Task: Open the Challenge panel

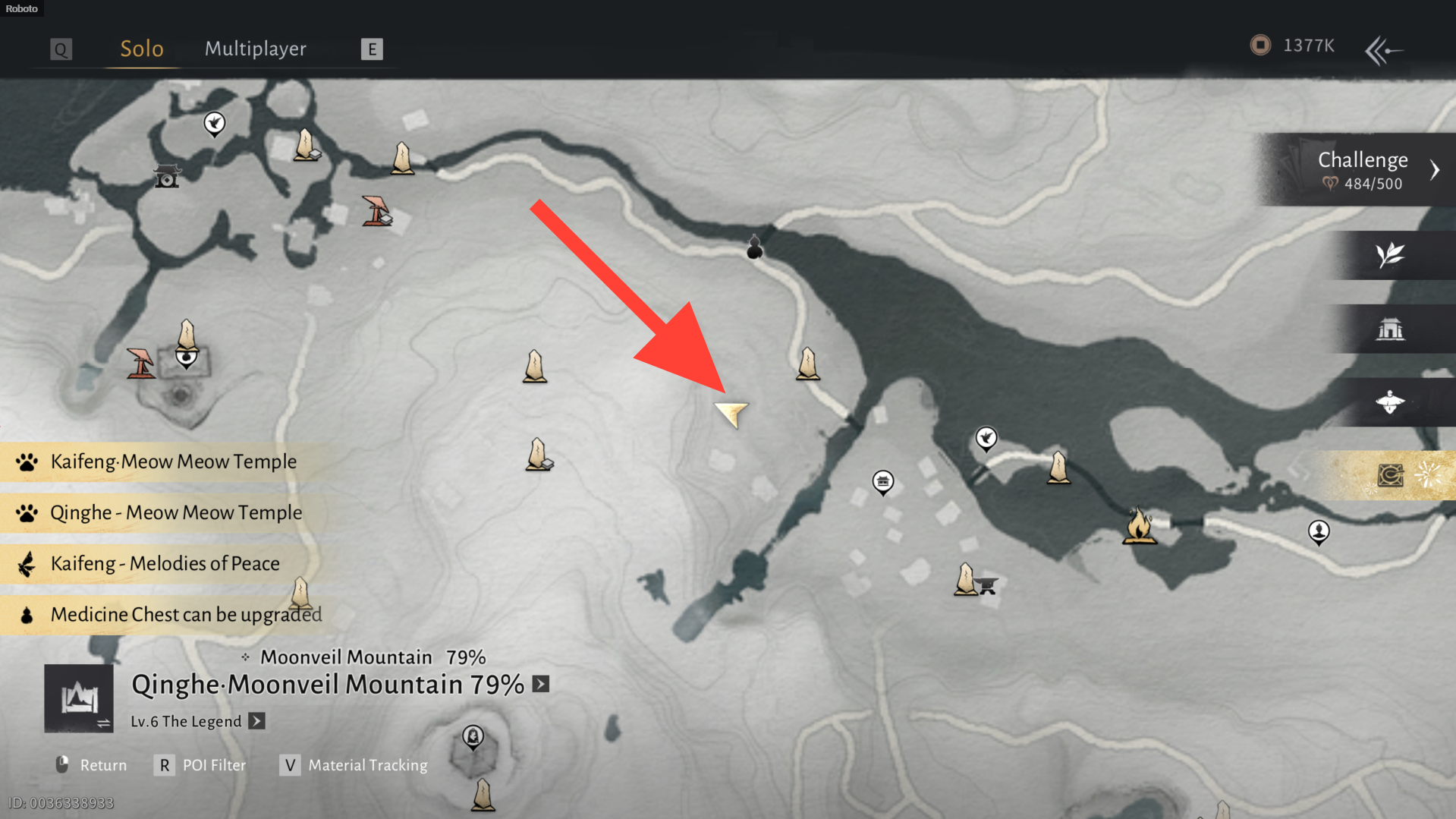Action: (x=1363, y=170)
